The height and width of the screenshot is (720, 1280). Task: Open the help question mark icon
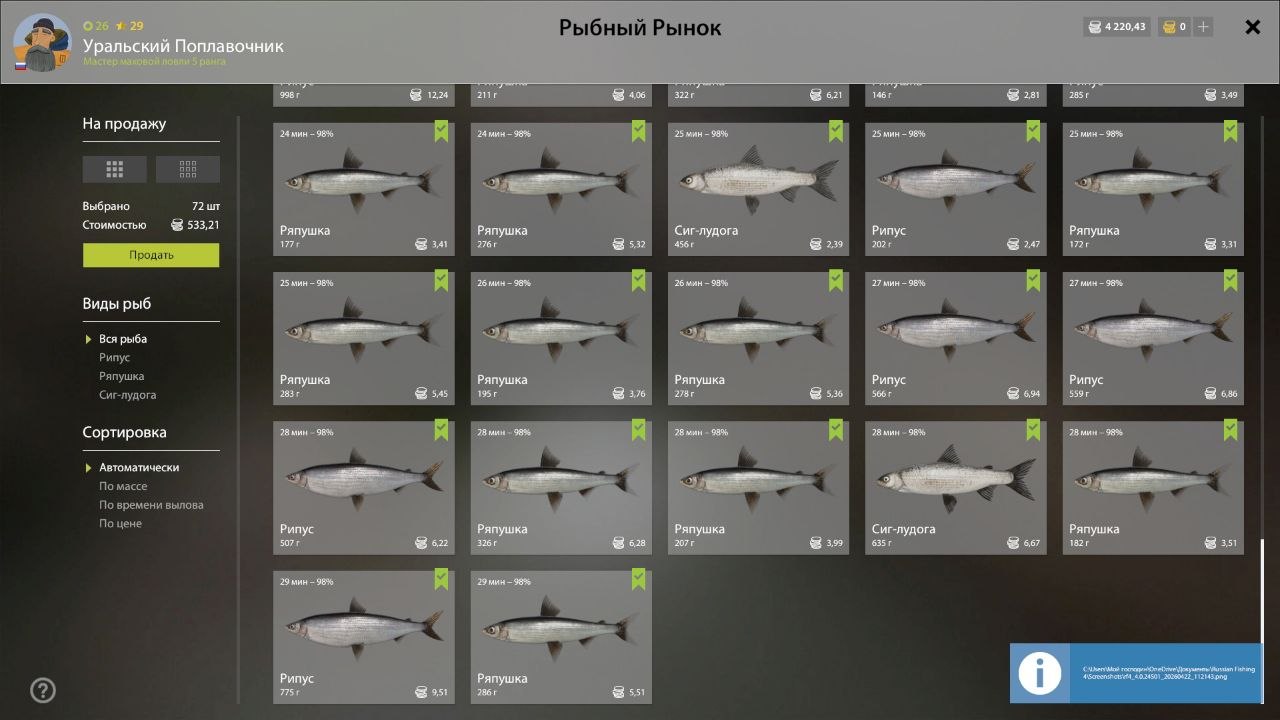pos(42,689)
